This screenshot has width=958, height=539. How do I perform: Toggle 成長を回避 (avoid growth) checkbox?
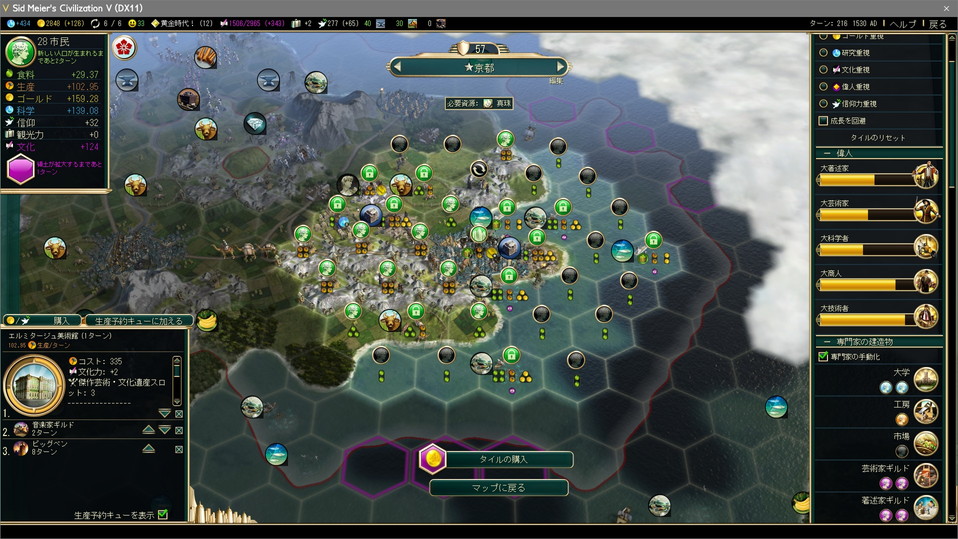[x=823, y=120]
